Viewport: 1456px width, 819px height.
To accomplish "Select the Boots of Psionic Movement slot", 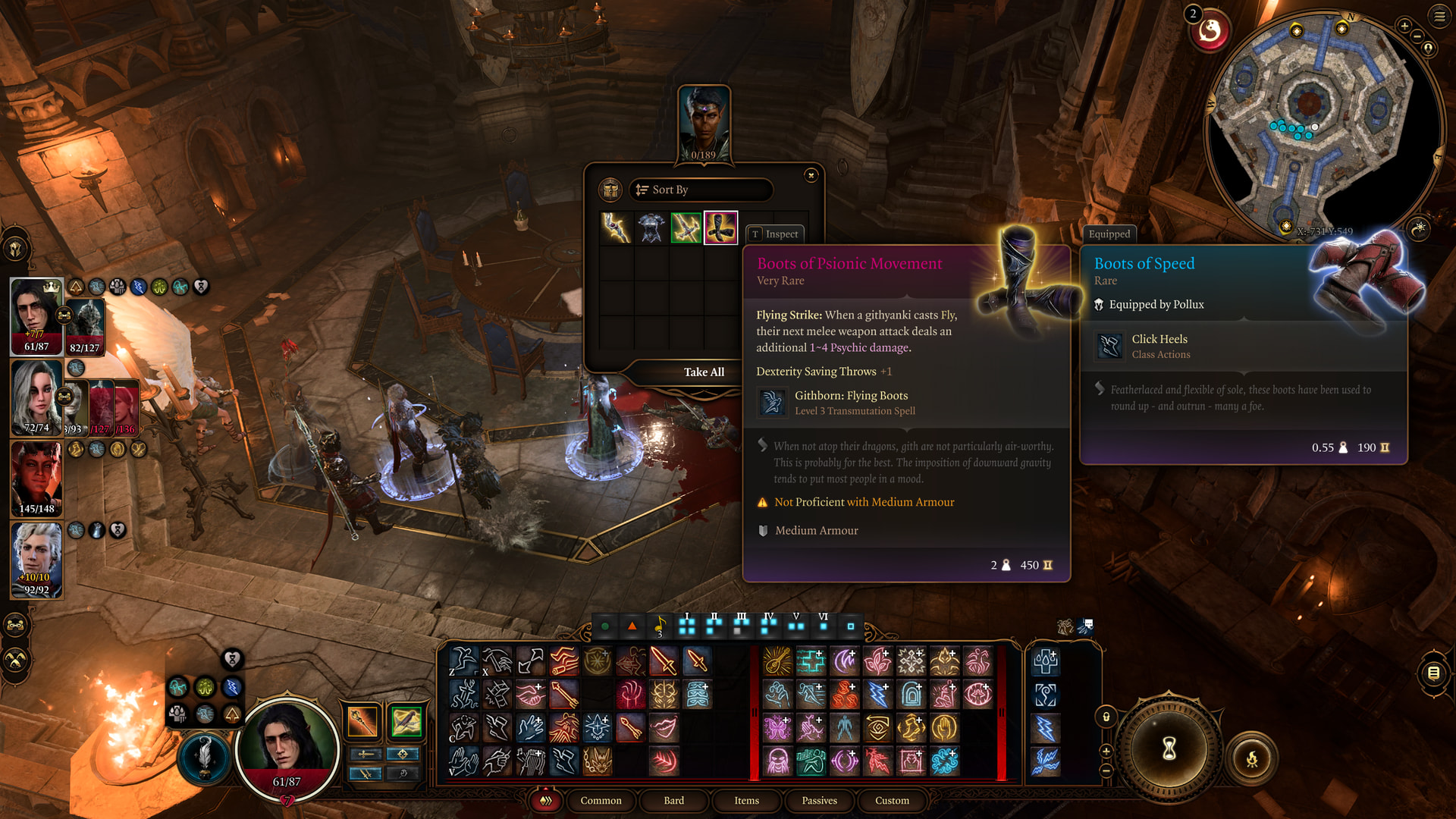I will [x=720, y=227].
